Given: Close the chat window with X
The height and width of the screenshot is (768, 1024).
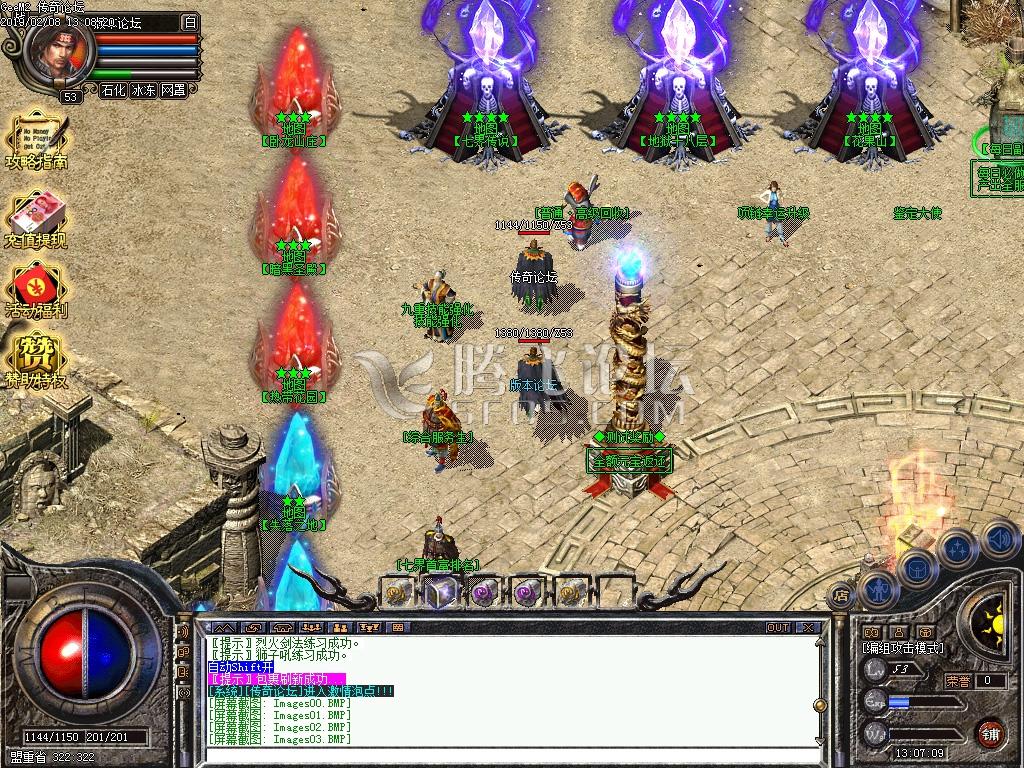Looking at the screenshot, I should 808,627.
